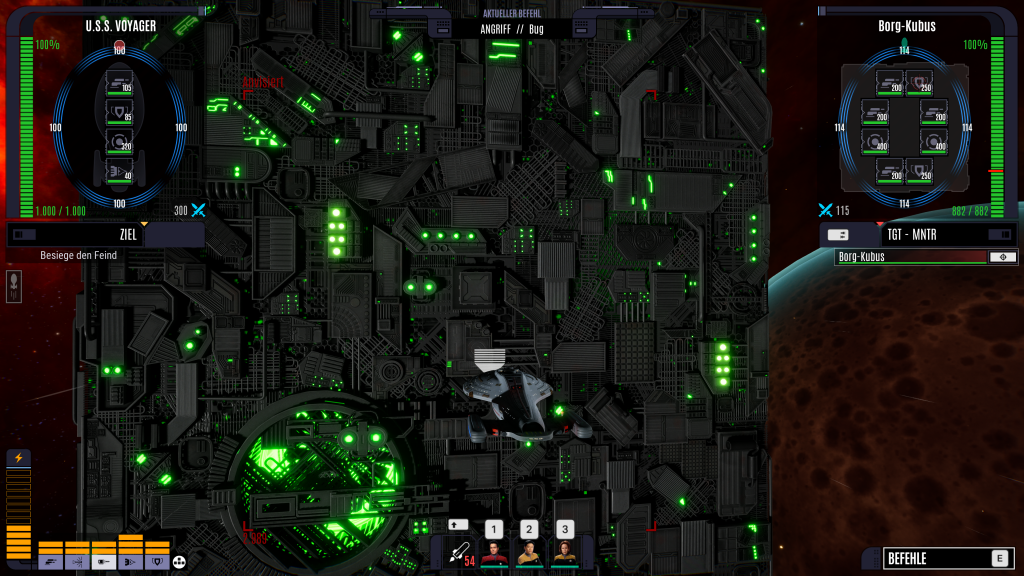The width and height of the screenshot is (1024, 576).
Task: Select the phaser power system icon
Action: pyautogui.click(x=50, y=563)
